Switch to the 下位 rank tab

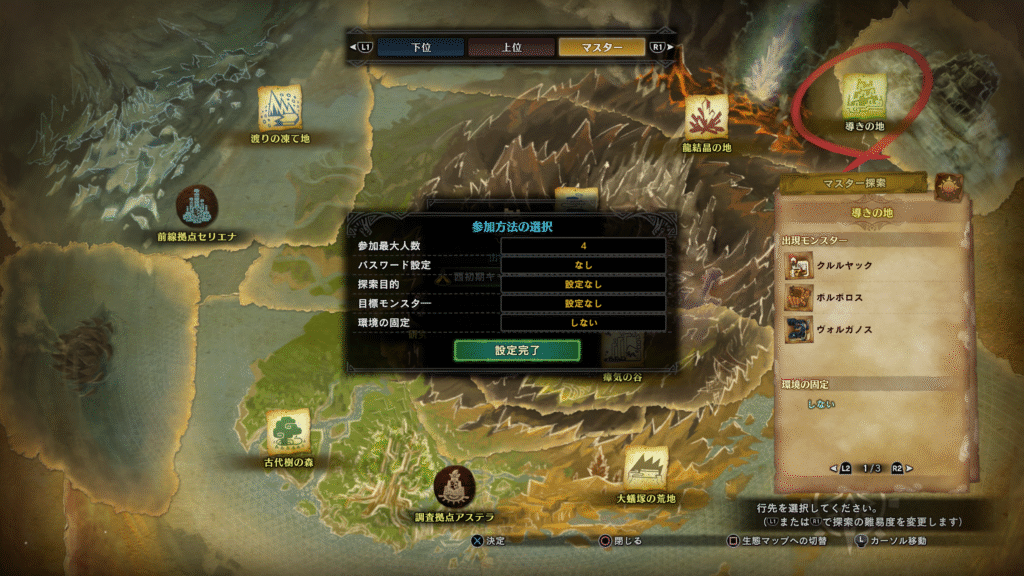point(421,47)
